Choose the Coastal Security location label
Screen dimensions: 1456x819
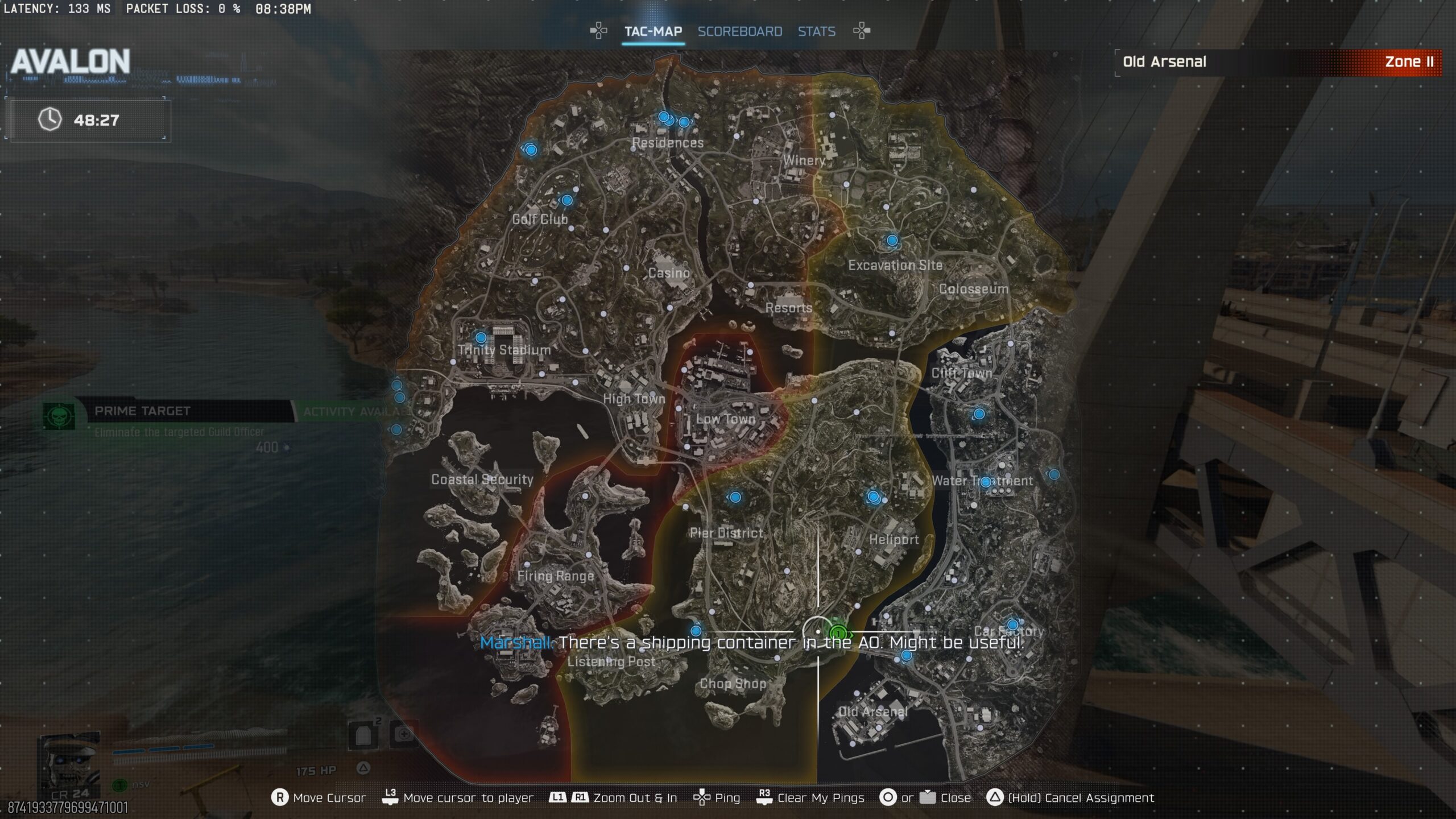tap(482, 479)
